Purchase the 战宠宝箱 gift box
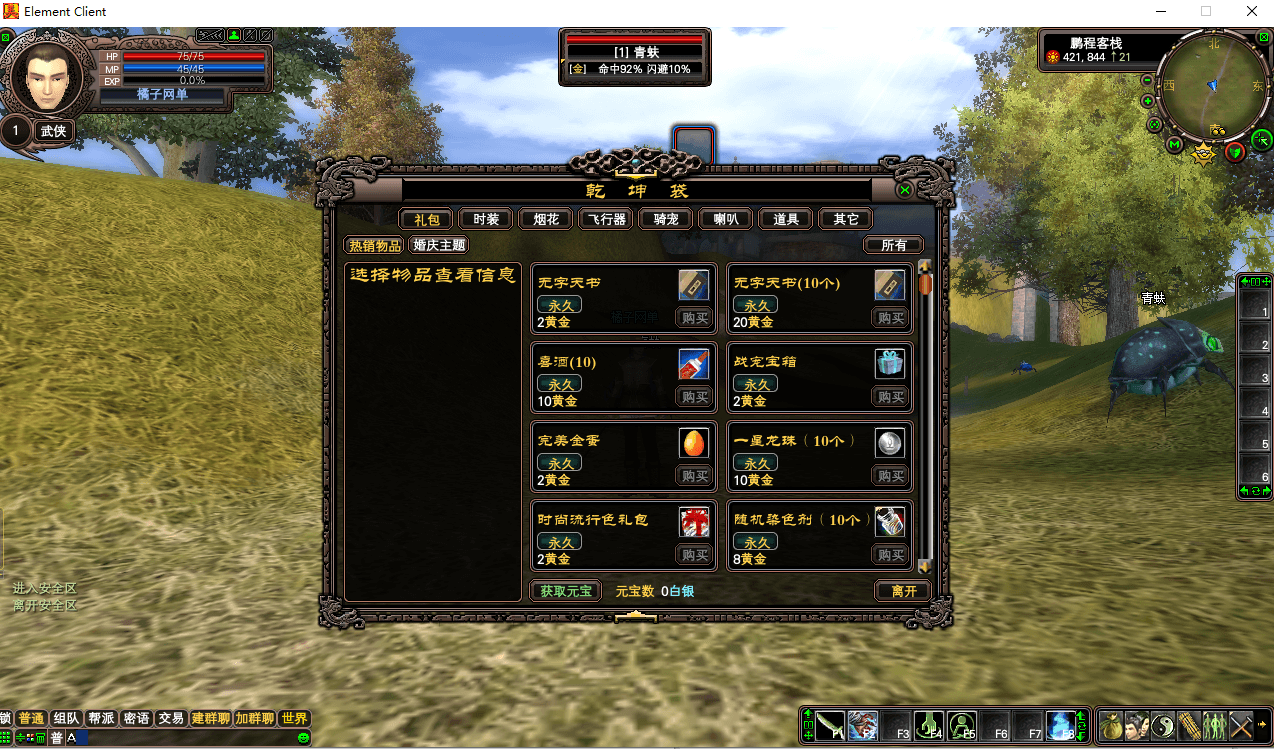This screenshot has height=749, width=1274. click(x=890, y=397)
